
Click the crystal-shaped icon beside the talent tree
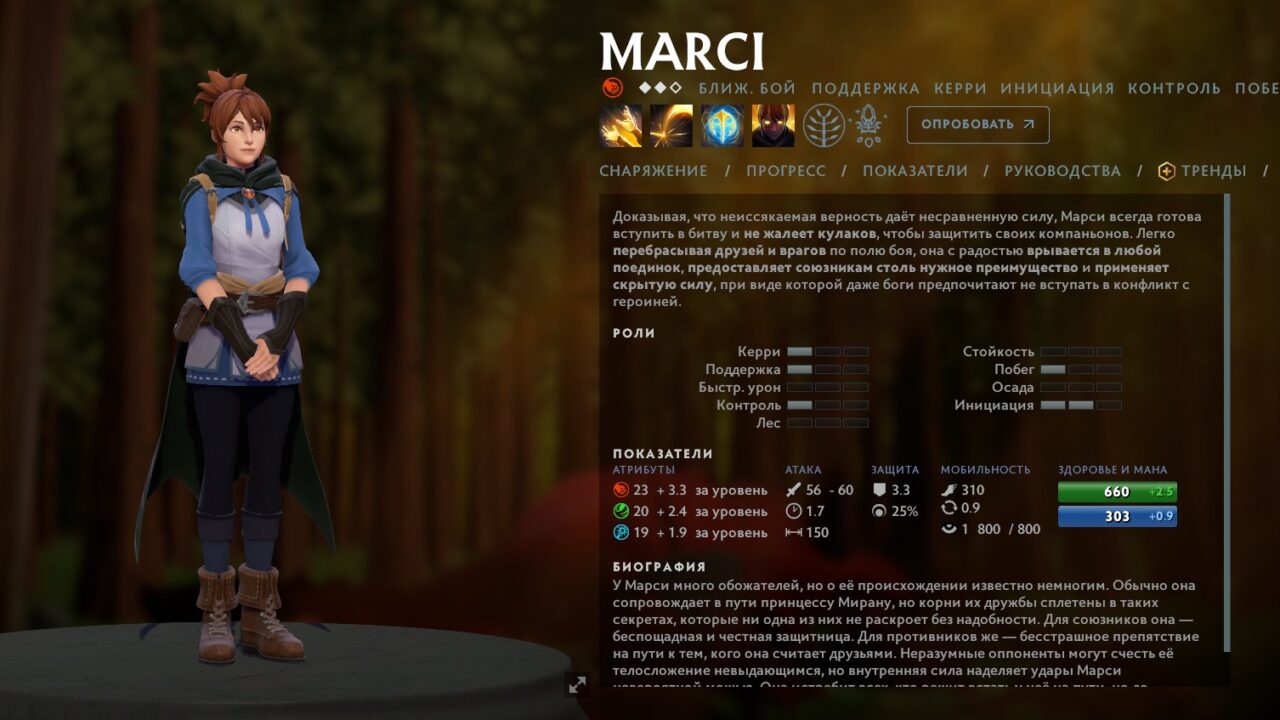867,126
